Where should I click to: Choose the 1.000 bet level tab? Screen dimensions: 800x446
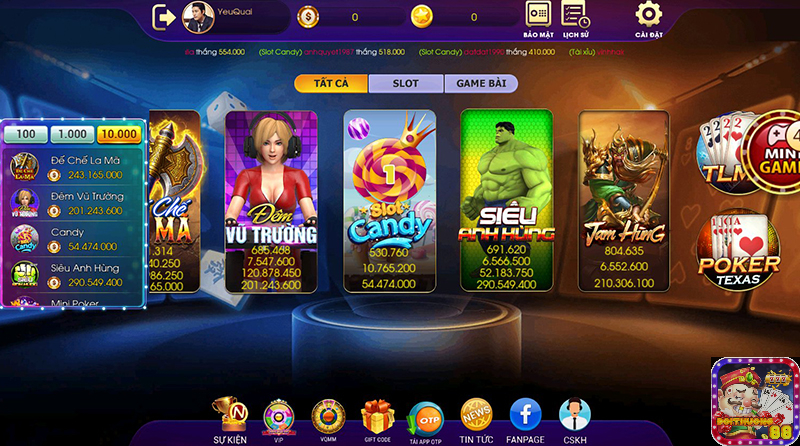[x=72, y=135]
